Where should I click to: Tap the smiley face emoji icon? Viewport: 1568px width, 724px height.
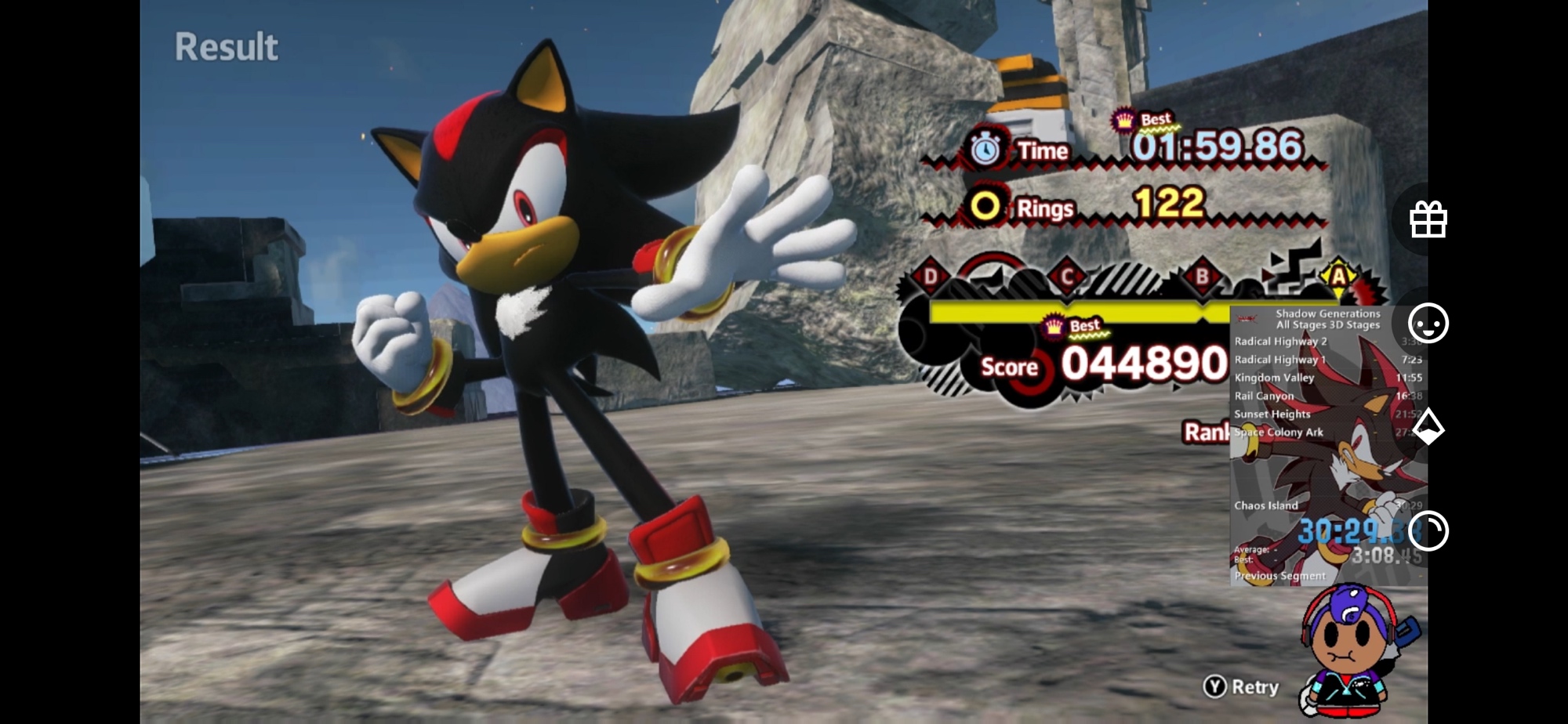click(x=1428, y=323)
